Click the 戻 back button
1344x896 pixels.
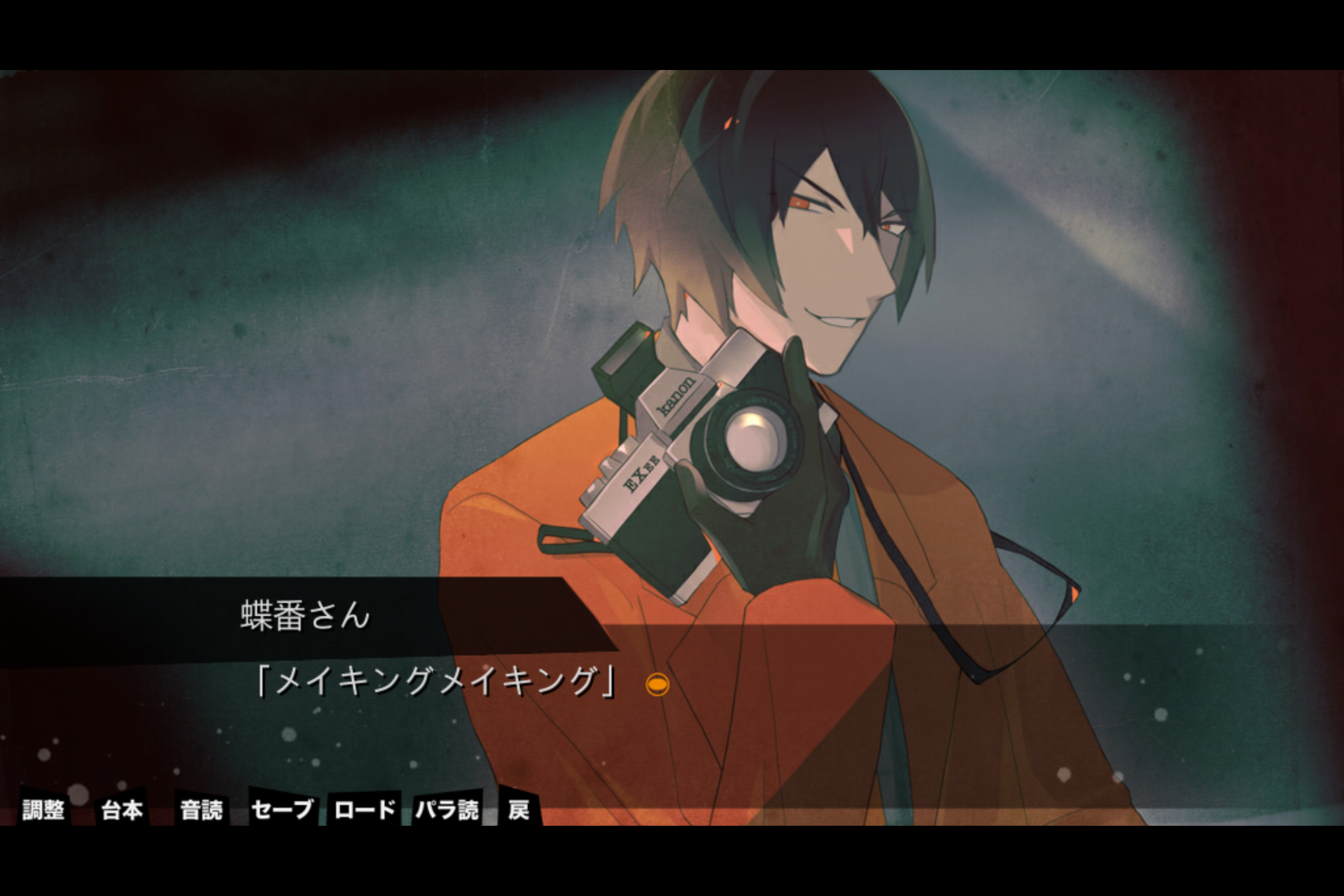[x=519, y=808]
